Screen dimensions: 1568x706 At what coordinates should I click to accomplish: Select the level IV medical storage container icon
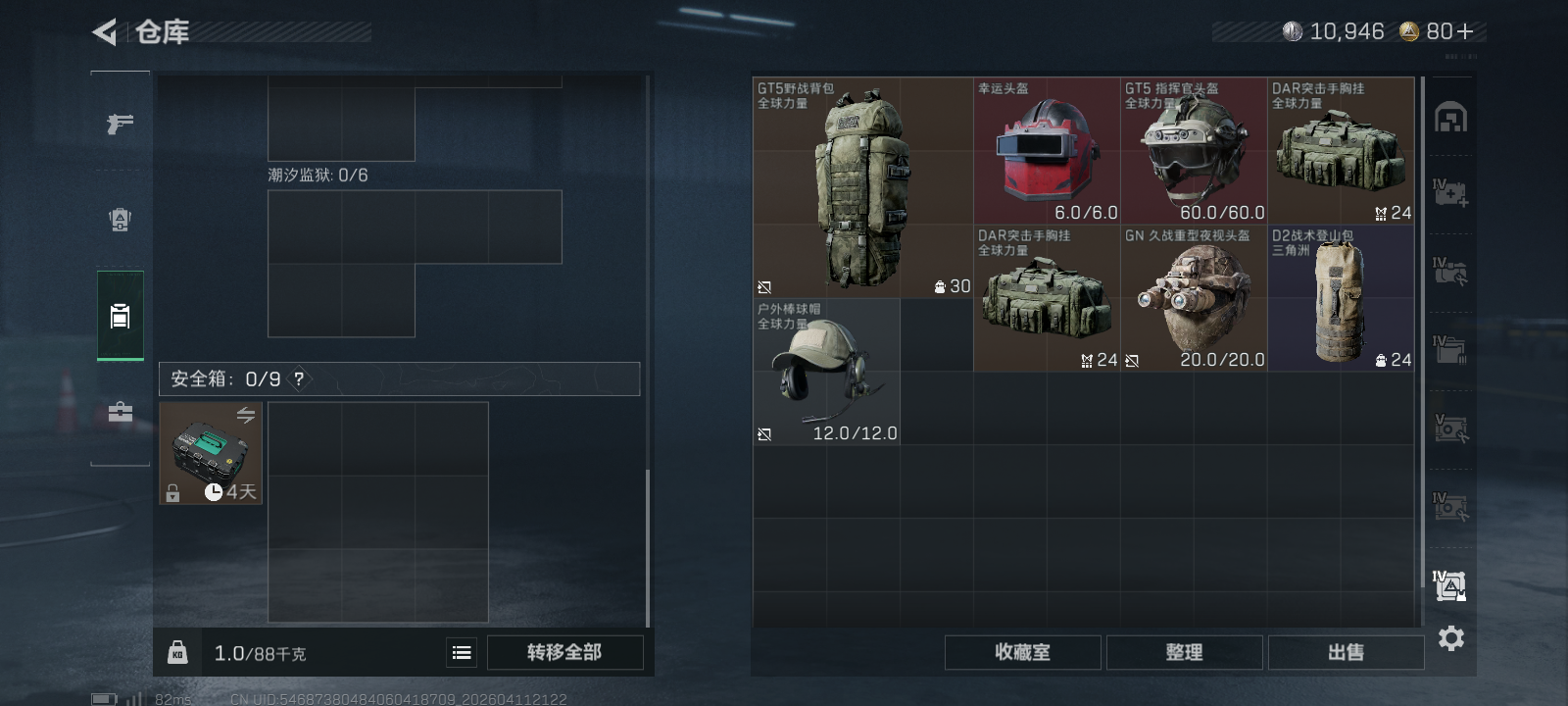point(1451,193)
